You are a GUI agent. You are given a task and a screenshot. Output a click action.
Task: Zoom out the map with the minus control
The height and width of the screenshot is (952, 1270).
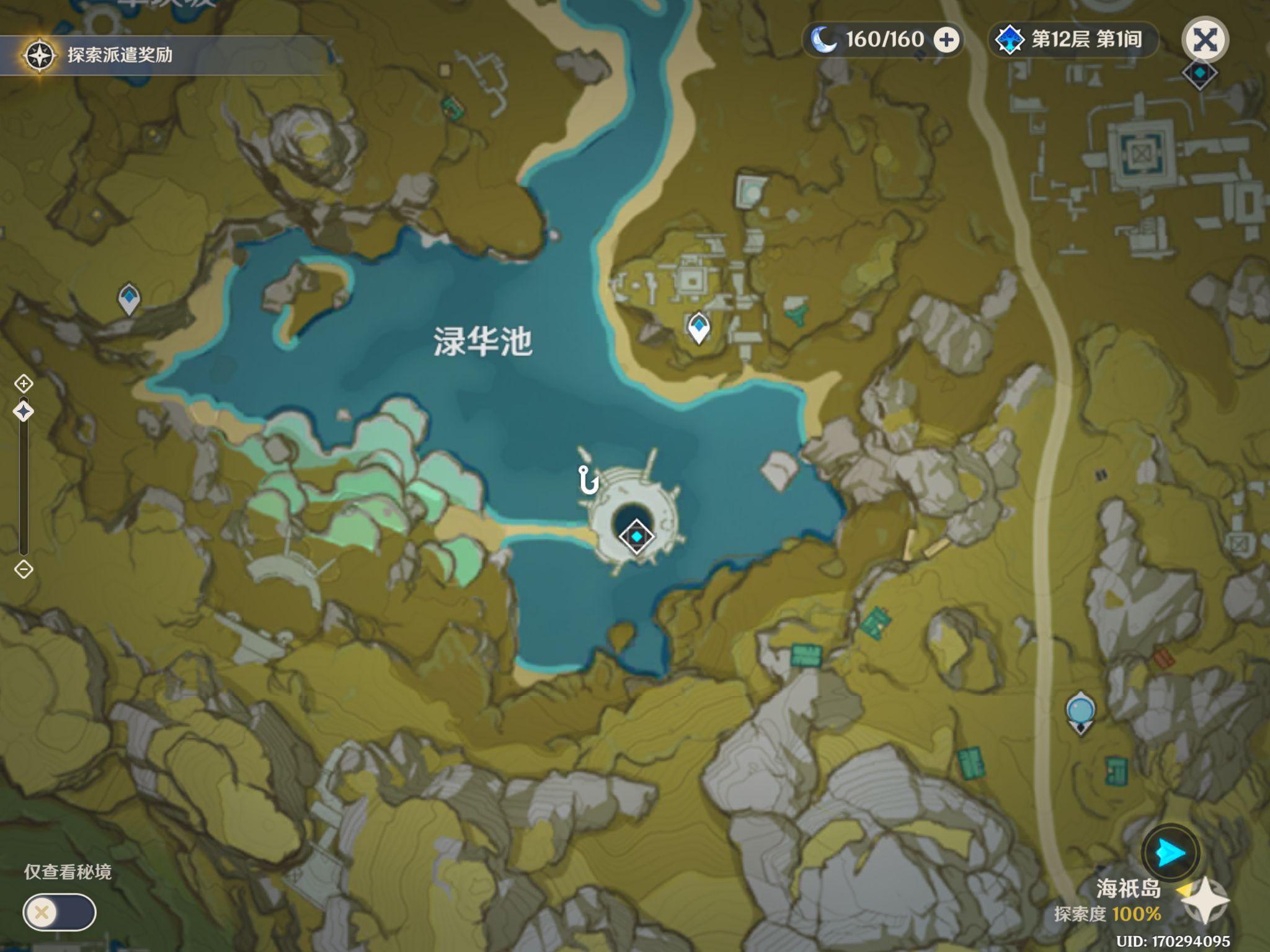tap(24, 569)
